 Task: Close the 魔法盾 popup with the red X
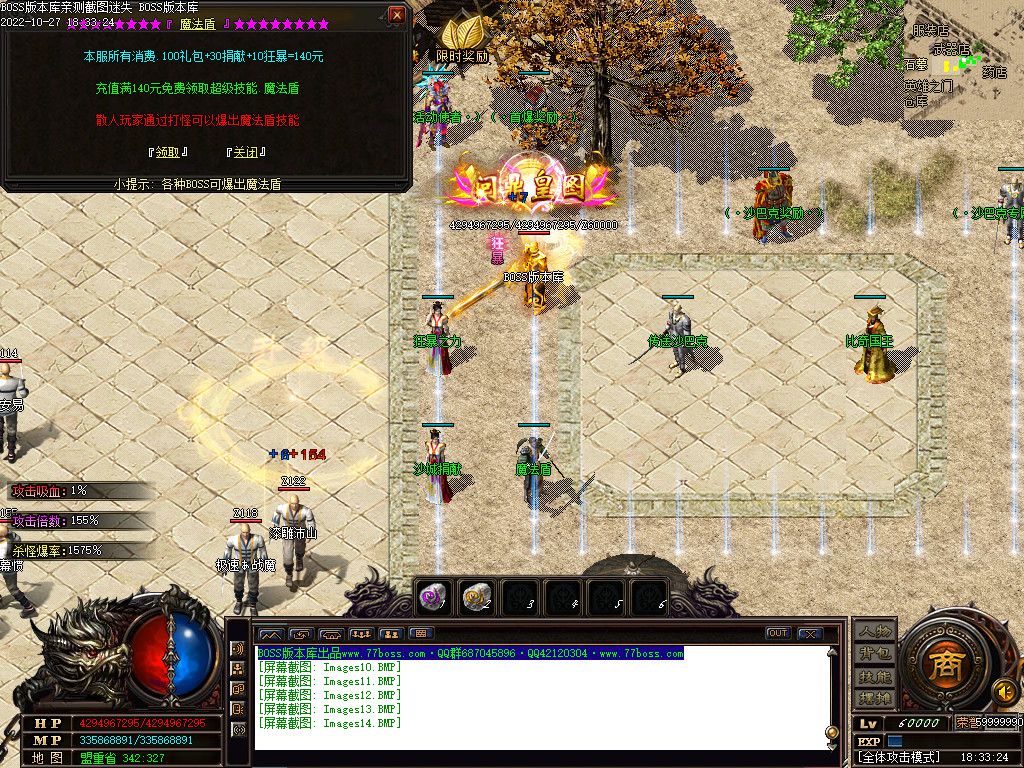(397, 15)
